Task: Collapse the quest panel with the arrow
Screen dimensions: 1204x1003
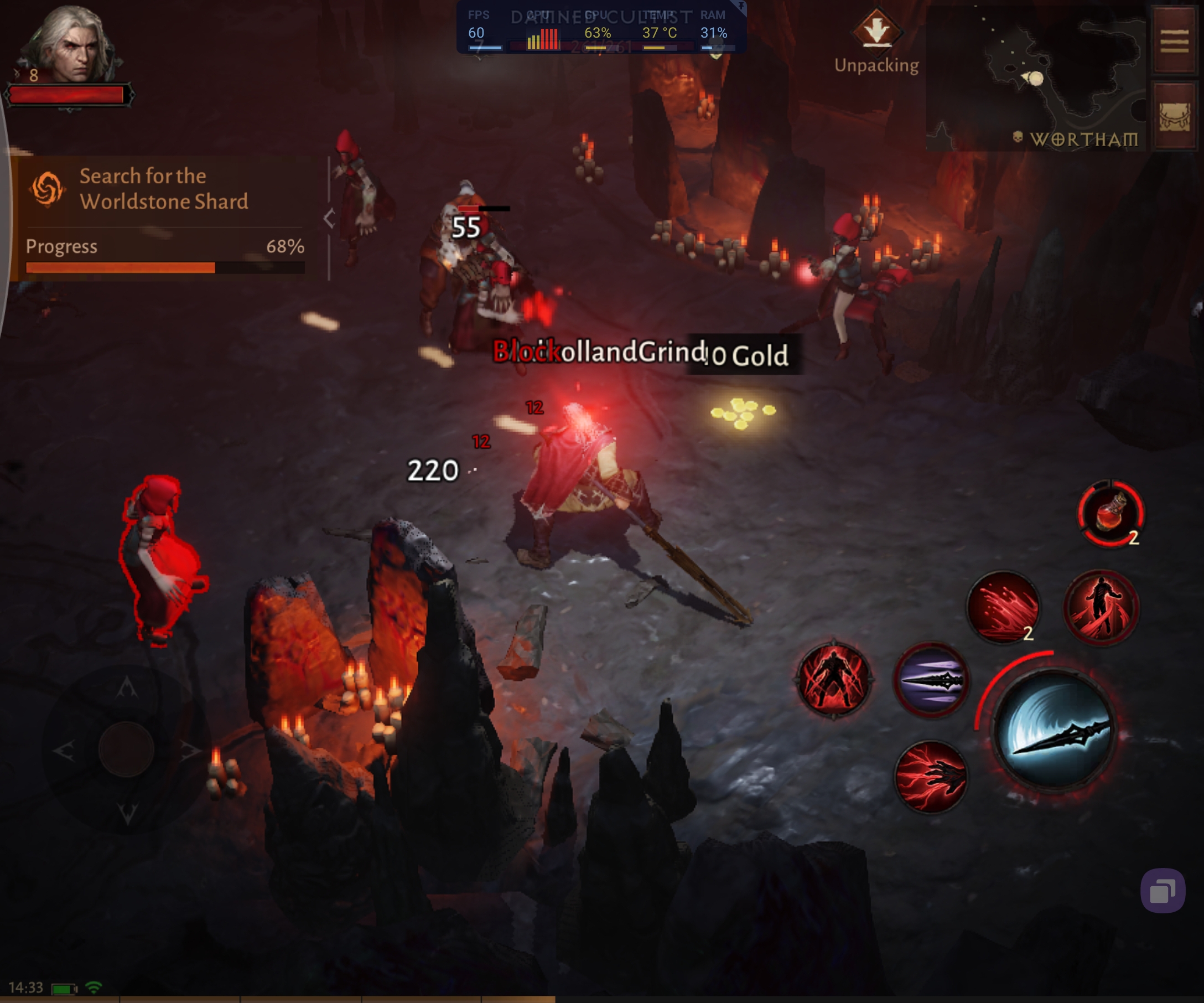Action: pos(329,219)
